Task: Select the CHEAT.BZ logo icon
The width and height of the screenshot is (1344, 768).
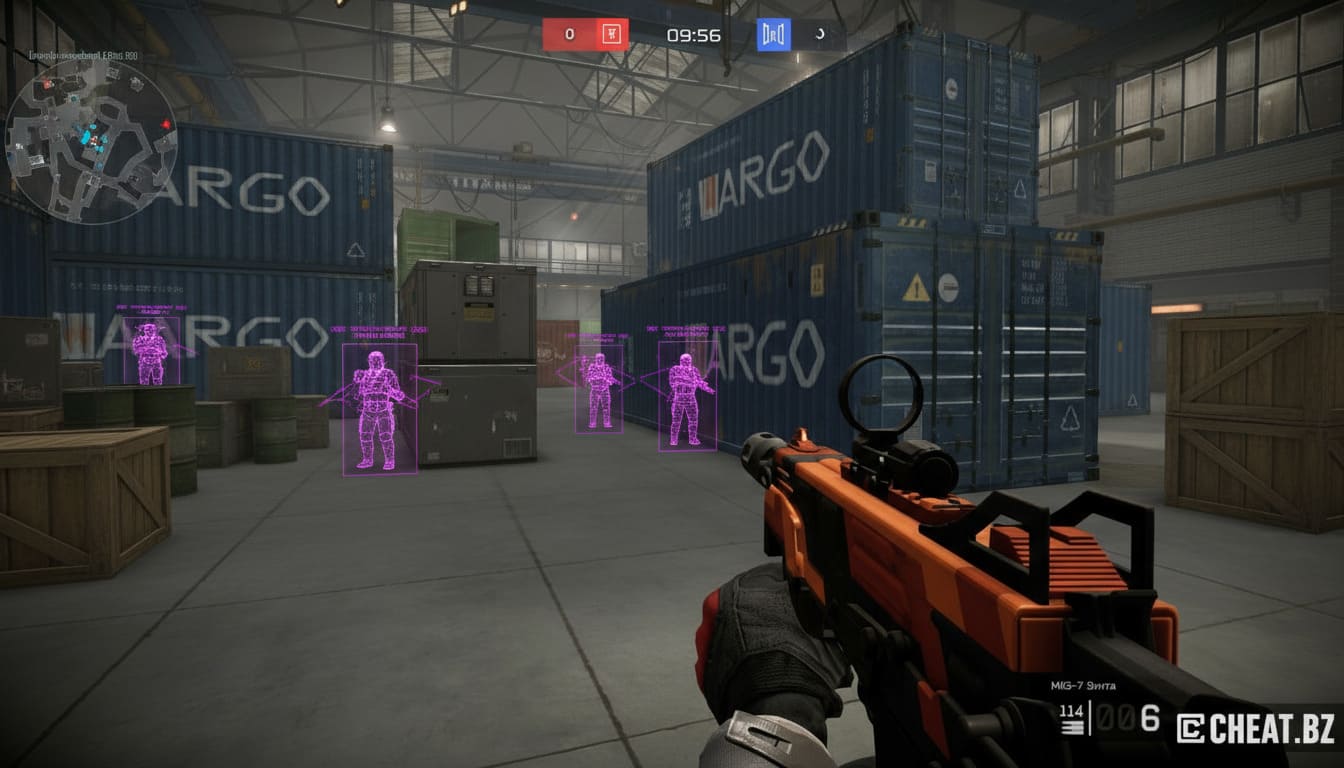Action: [x=1191, y=728]
